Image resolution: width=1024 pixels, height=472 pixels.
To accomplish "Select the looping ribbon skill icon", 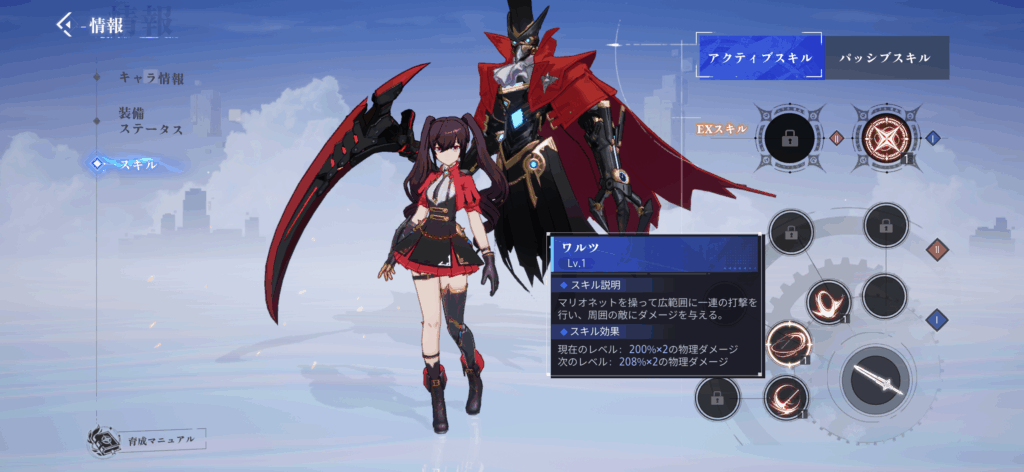I will 829,301.
